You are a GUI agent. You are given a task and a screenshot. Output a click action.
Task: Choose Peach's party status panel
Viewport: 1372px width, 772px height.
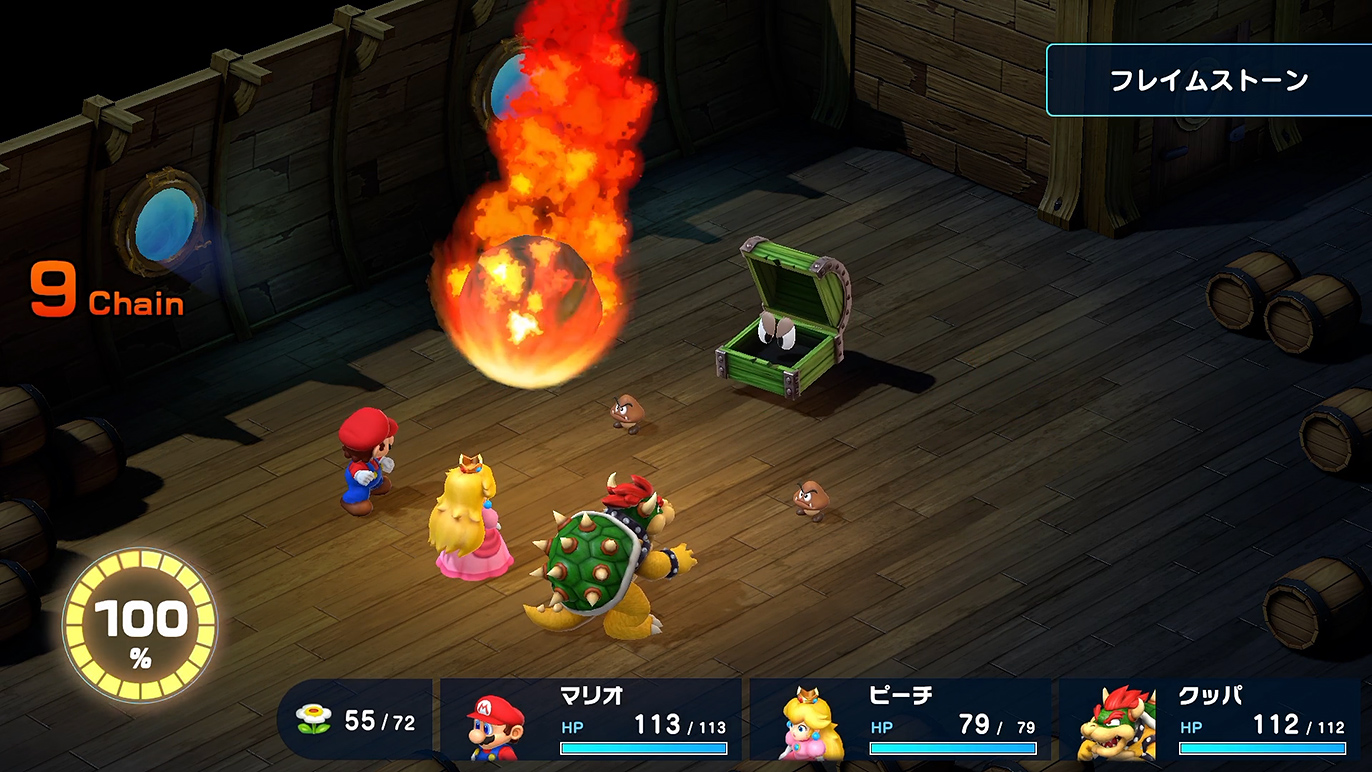pos(900,720)
